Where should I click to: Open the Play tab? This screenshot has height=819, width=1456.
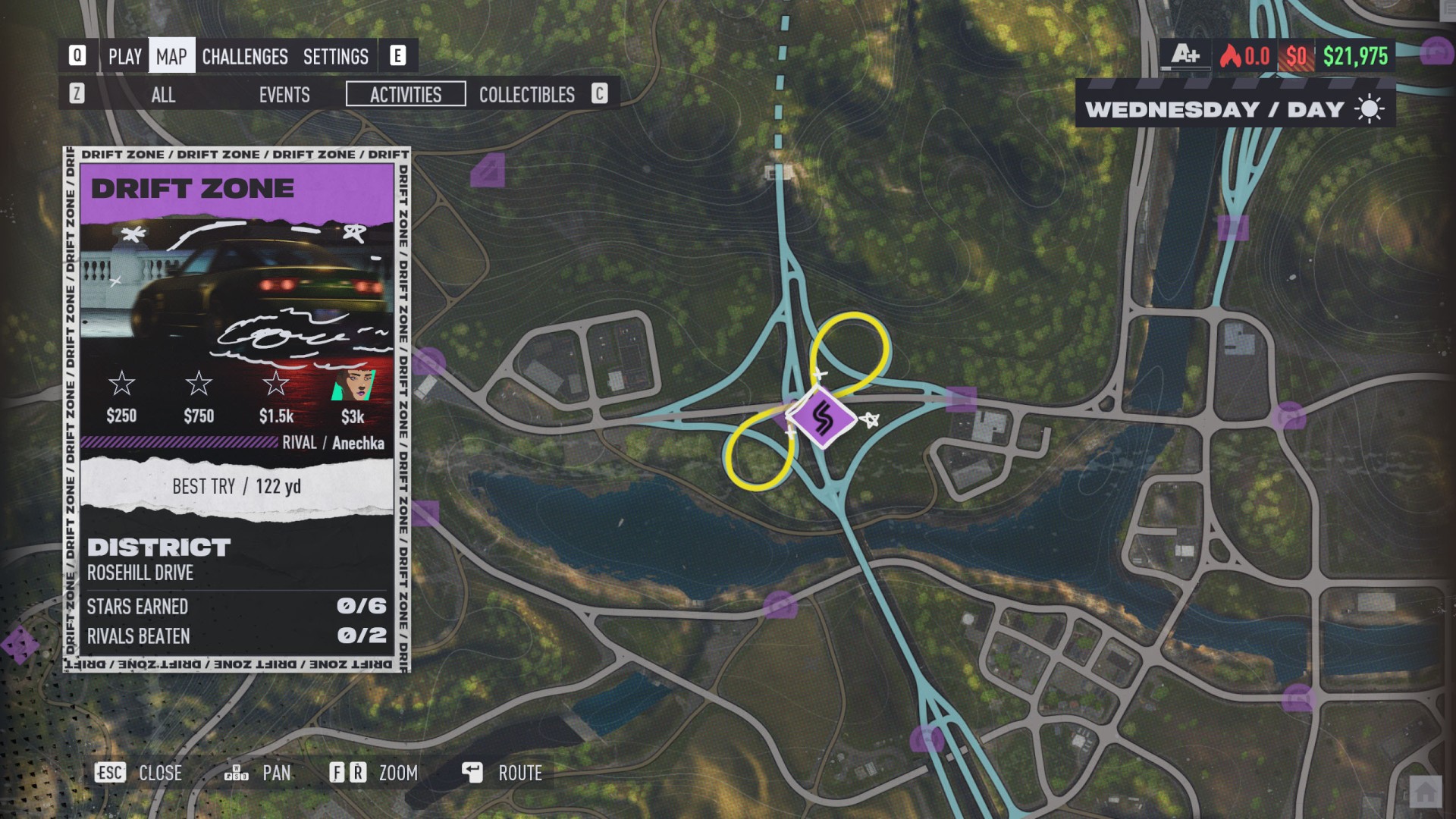[x=124, y=56]
